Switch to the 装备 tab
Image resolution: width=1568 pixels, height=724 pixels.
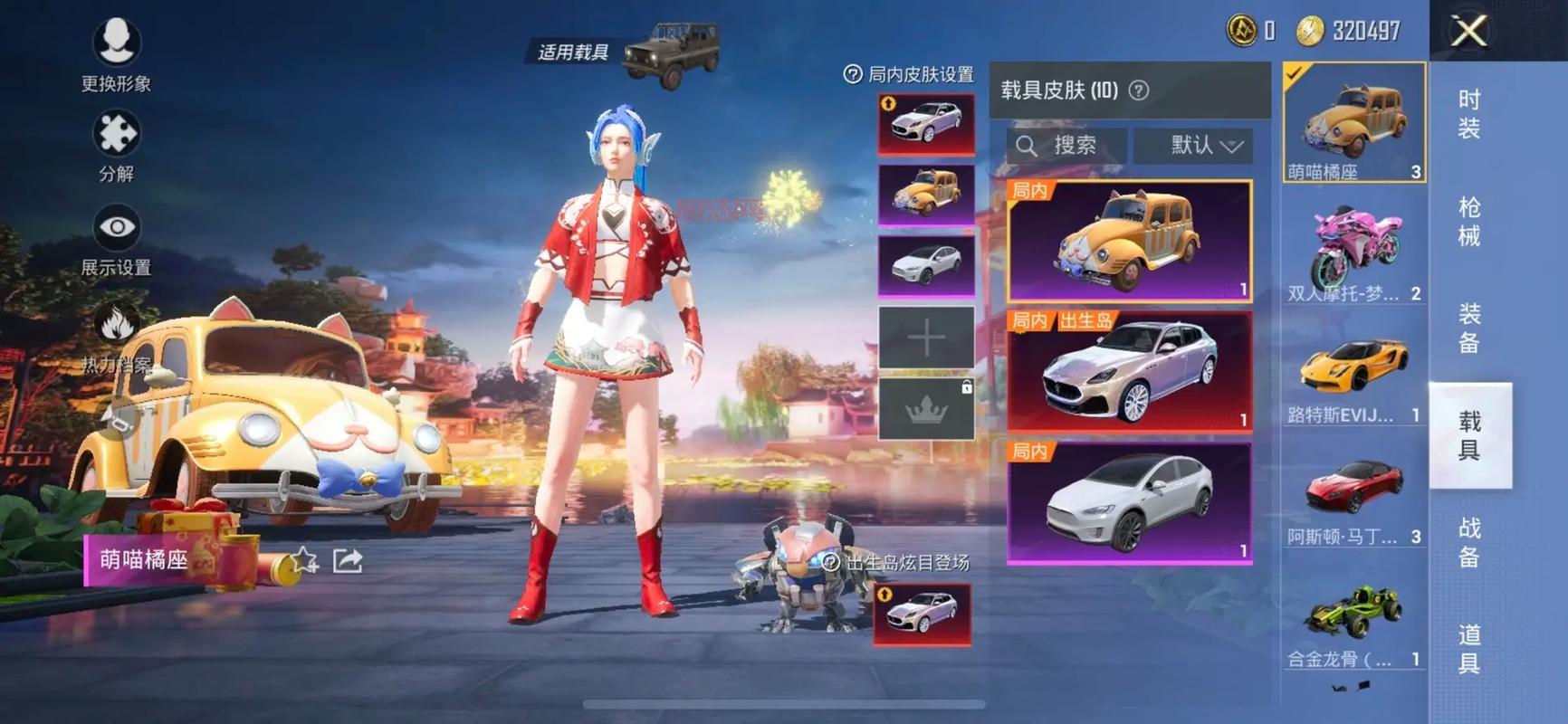coord(1468,329)
